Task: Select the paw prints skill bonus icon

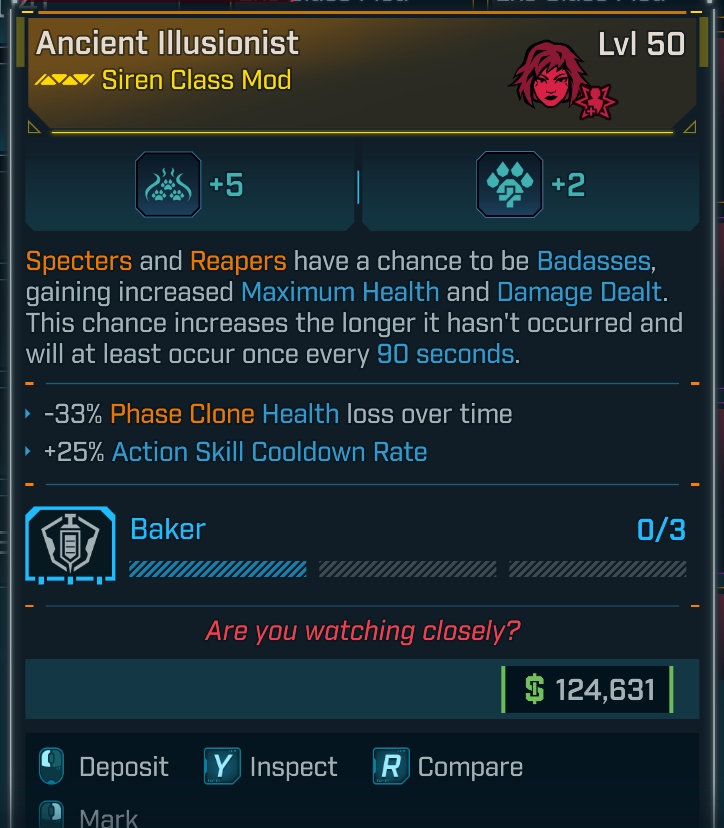Action: 168,185
